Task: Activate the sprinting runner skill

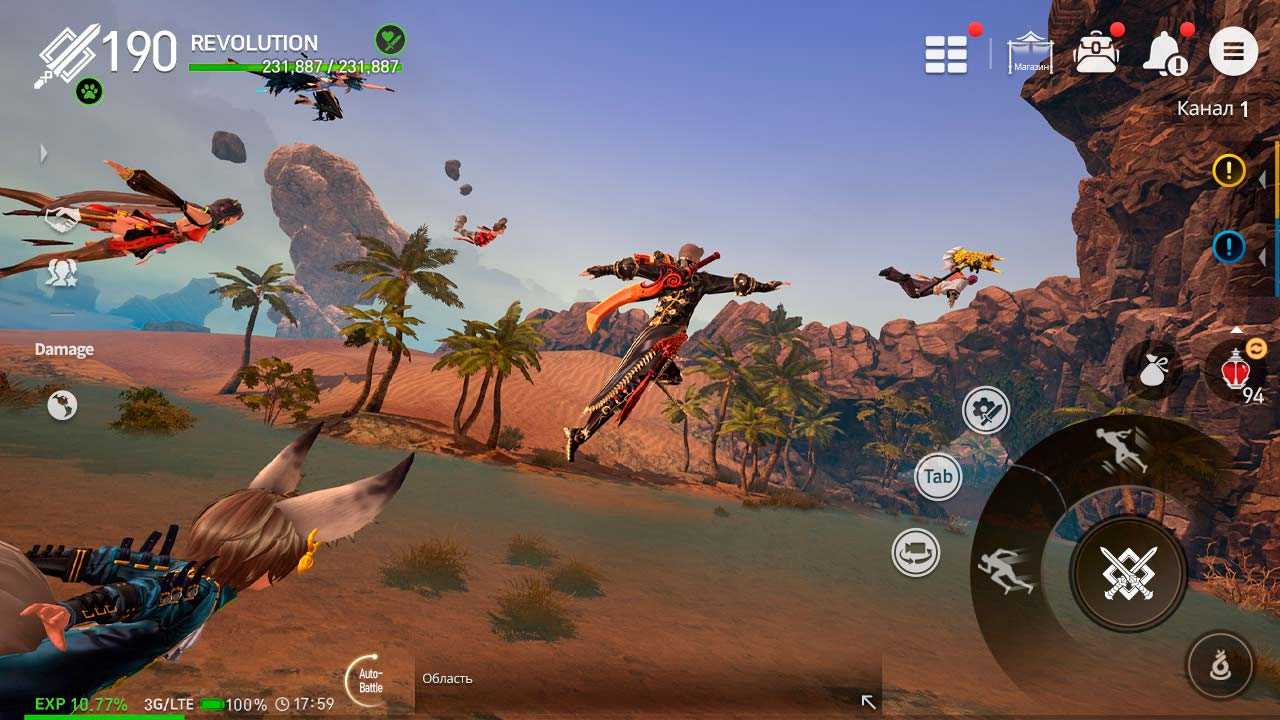Action: pos(1006,570)
